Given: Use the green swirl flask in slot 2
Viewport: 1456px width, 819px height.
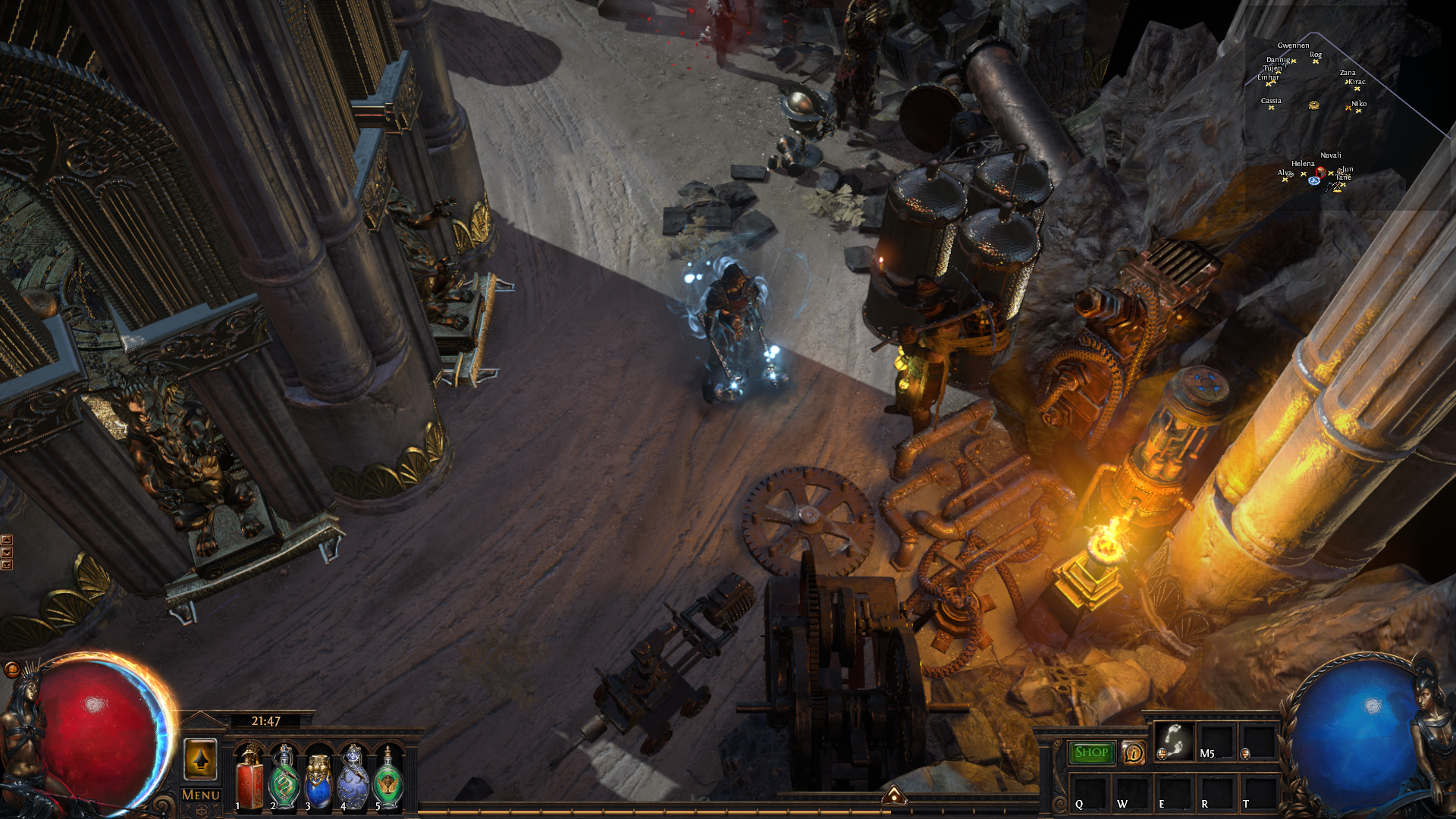Looking at the screenshot, I should 284,779.
